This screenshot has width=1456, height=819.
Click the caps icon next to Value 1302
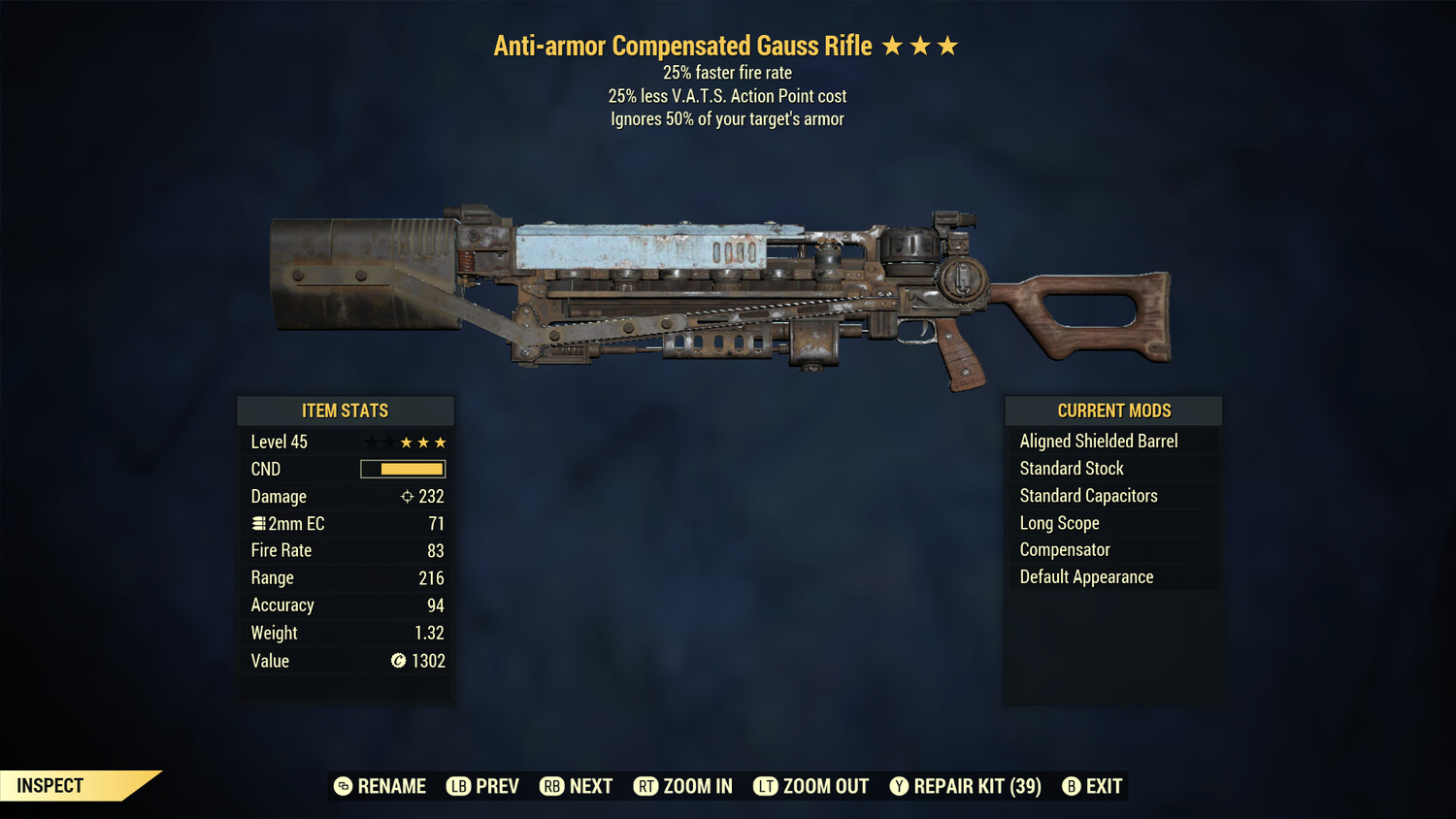point(397,661)
